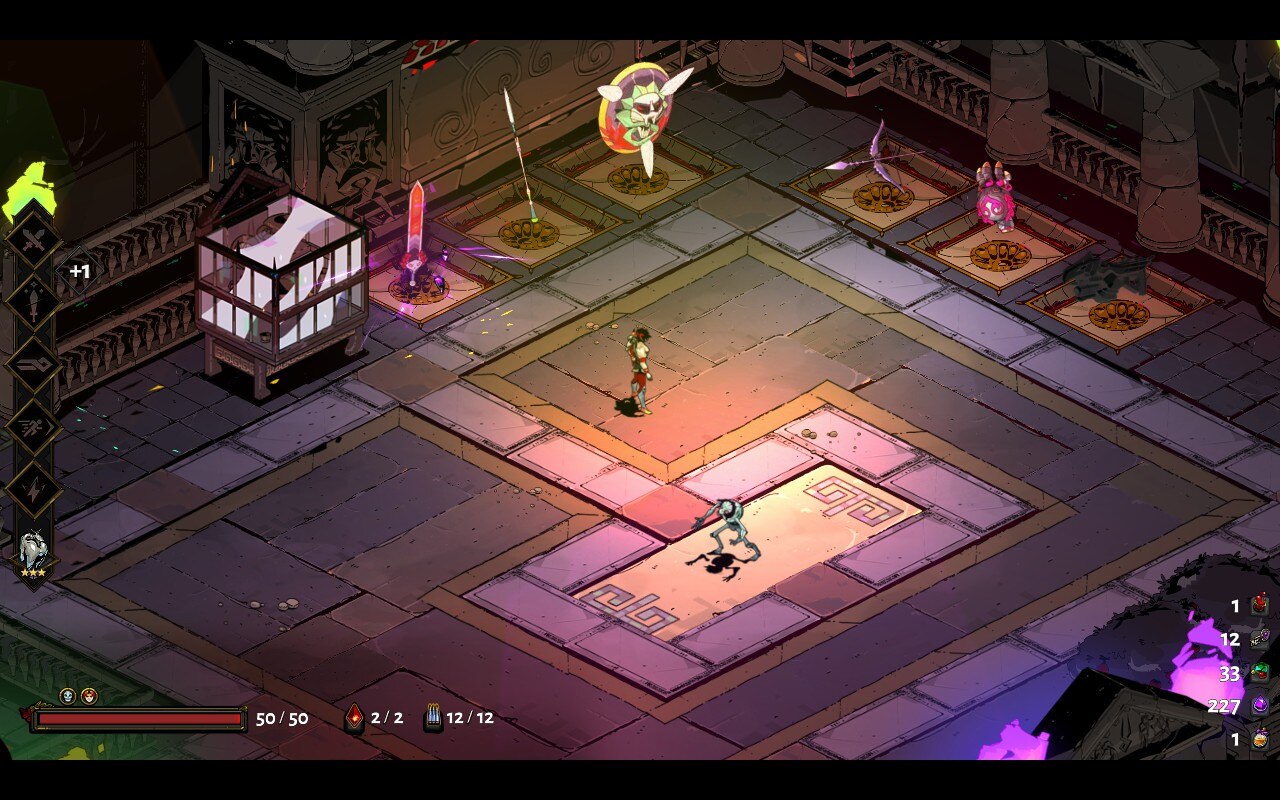Click the Chthonic Key resource icon
Image resolution: width=1280 pixels, height=800 pixels.
1259,639
